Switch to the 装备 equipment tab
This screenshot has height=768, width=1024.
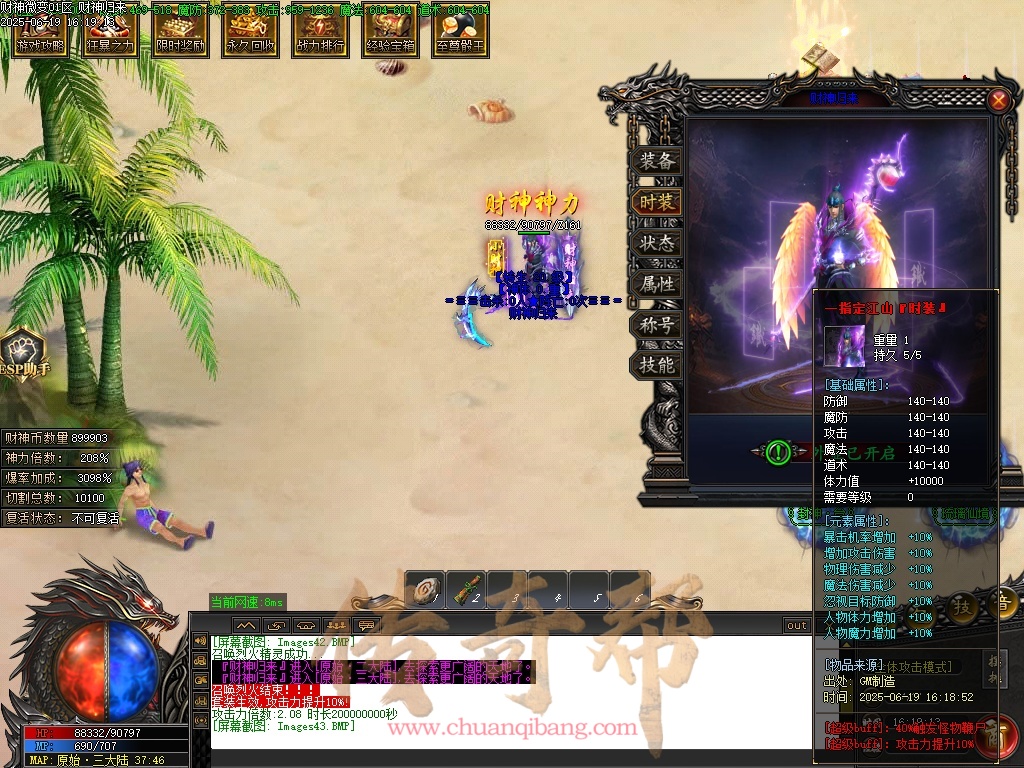[x=657, y=161]
